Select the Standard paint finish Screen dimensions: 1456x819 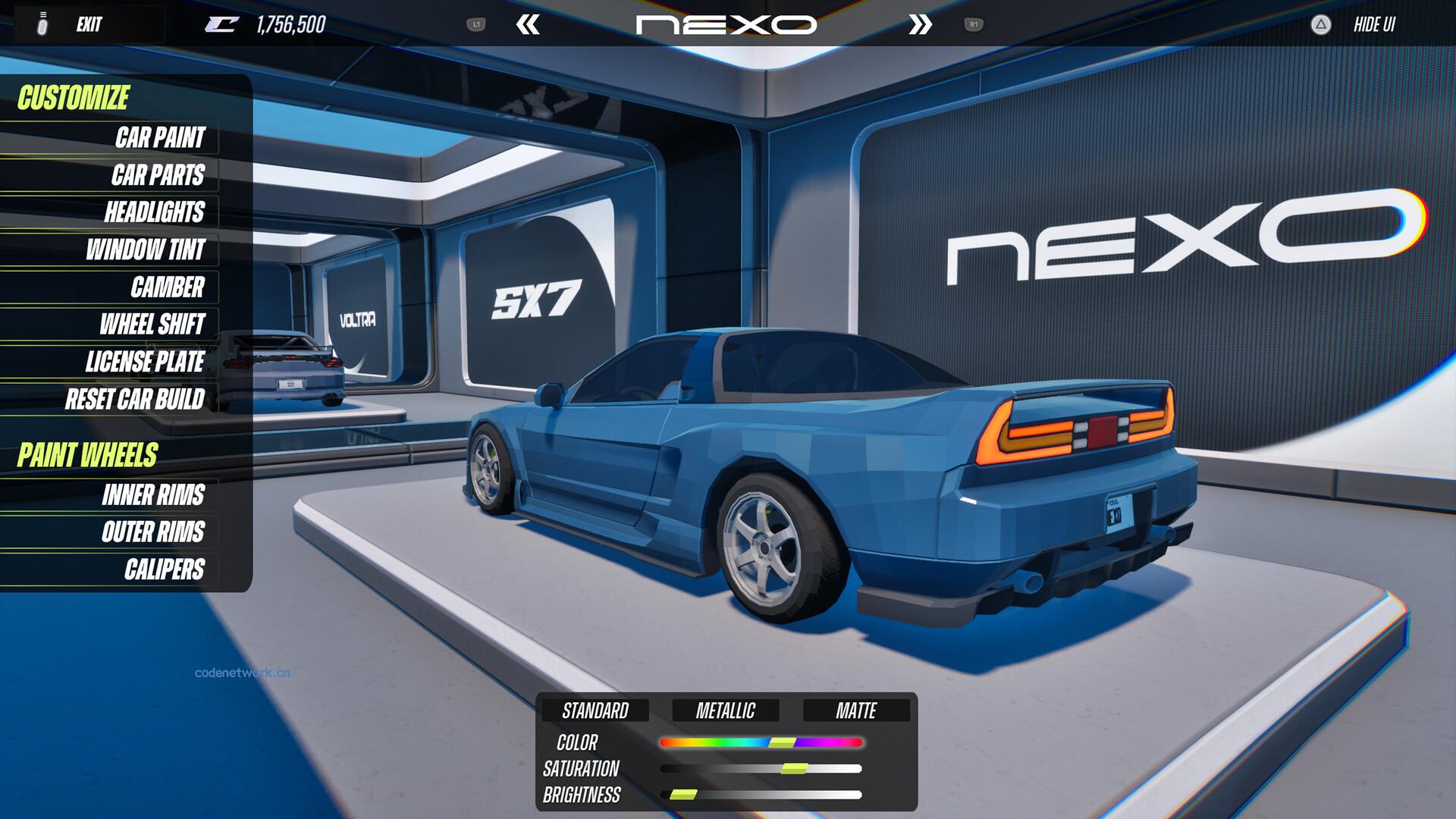click(x=595, y=711)
